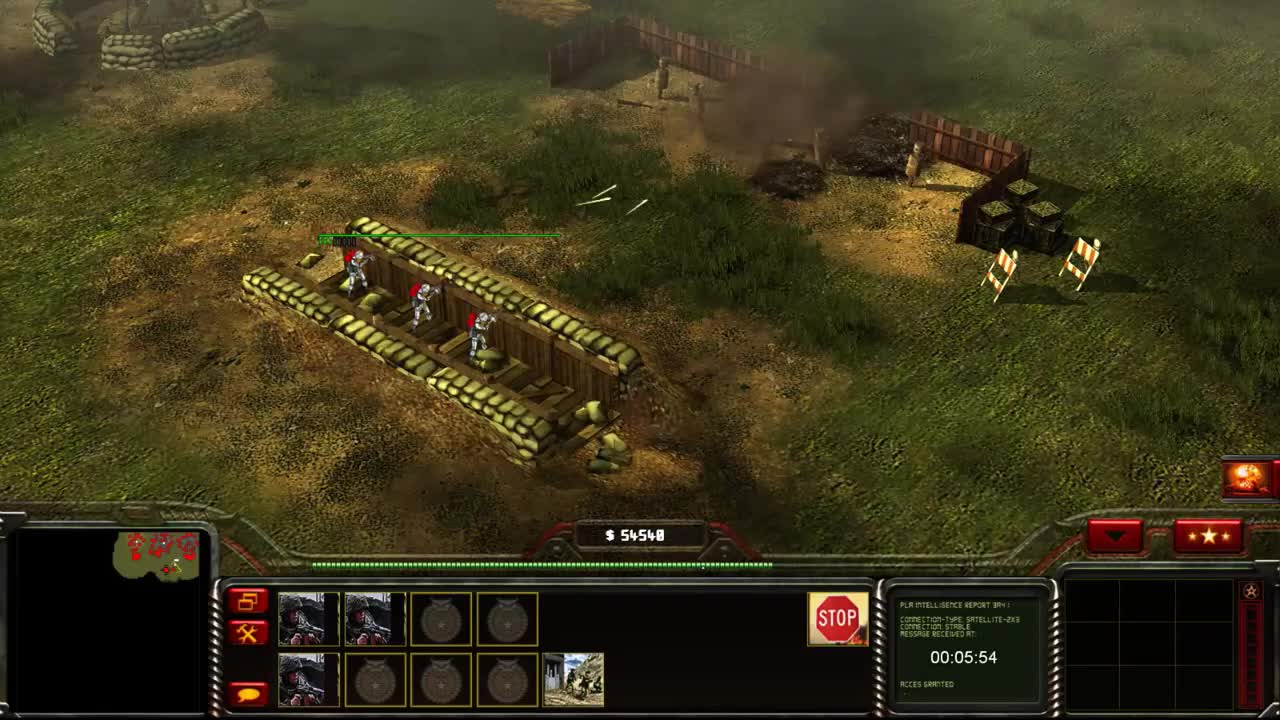Open the three-star general's rank button
Image resolution: width=1280 pixels, height=720 pixels.
pyautogui.click(x=1209, y=536)
